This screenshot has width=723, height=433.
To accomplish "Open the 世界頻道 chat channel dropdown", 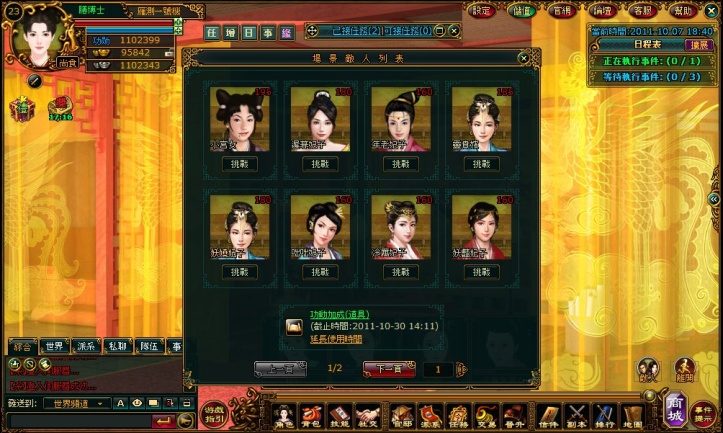I will (x=82, y=403).
